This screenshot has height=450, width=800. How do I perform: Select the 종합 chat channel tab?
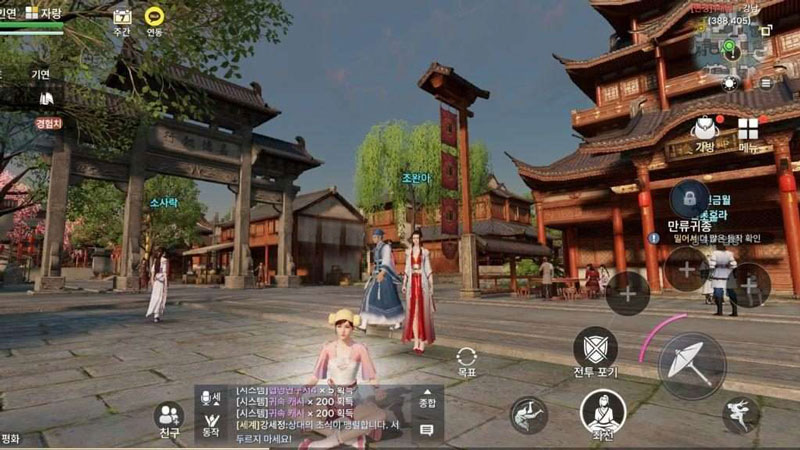click(x=427, y=399)
